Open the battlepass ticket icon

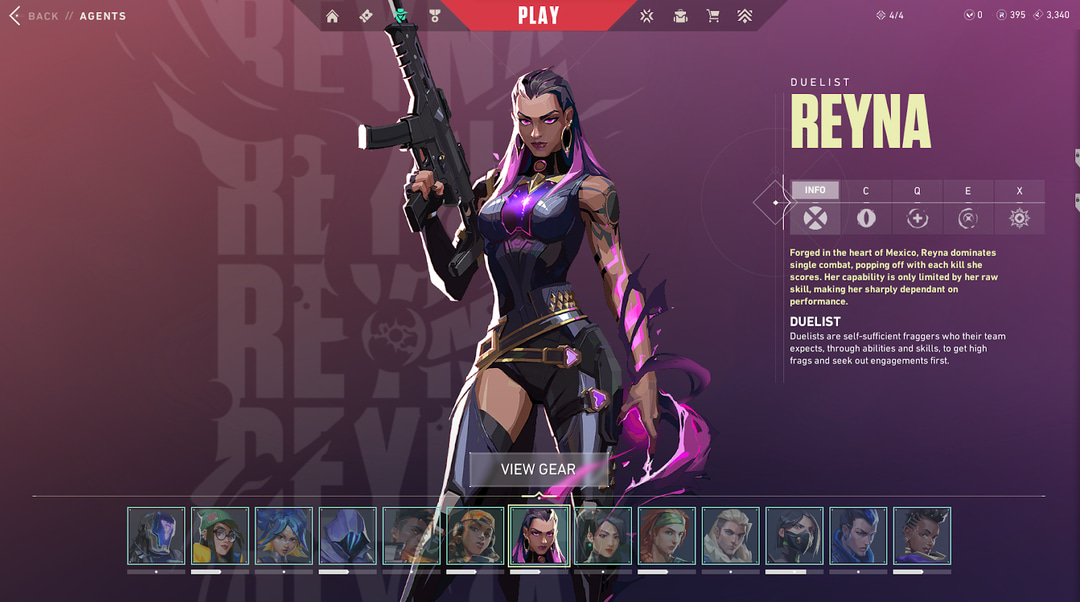point(366,16)
